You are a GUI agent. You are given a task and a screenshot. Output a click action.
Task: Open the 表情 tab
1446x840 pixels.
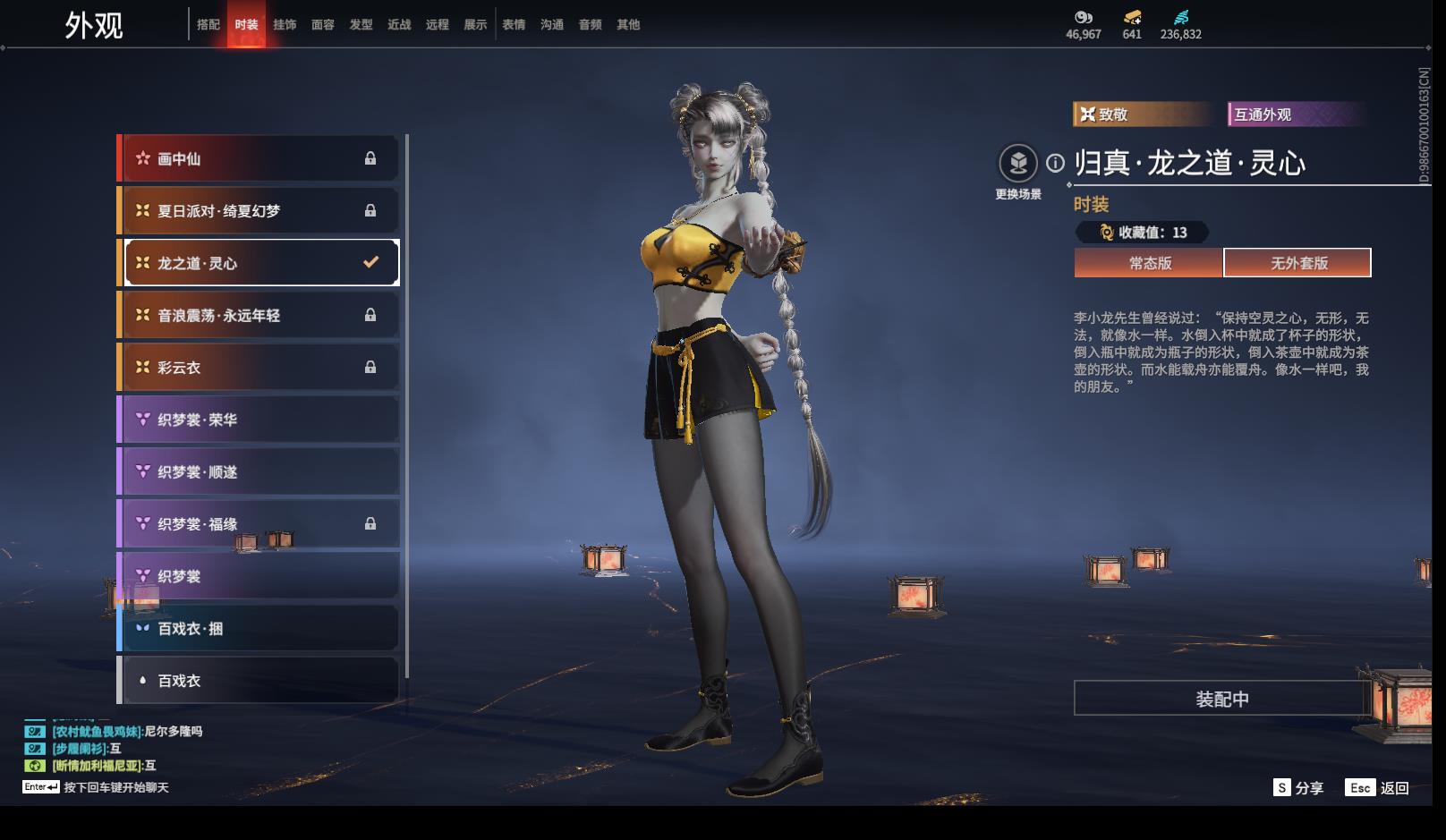[x=514, y=25]
